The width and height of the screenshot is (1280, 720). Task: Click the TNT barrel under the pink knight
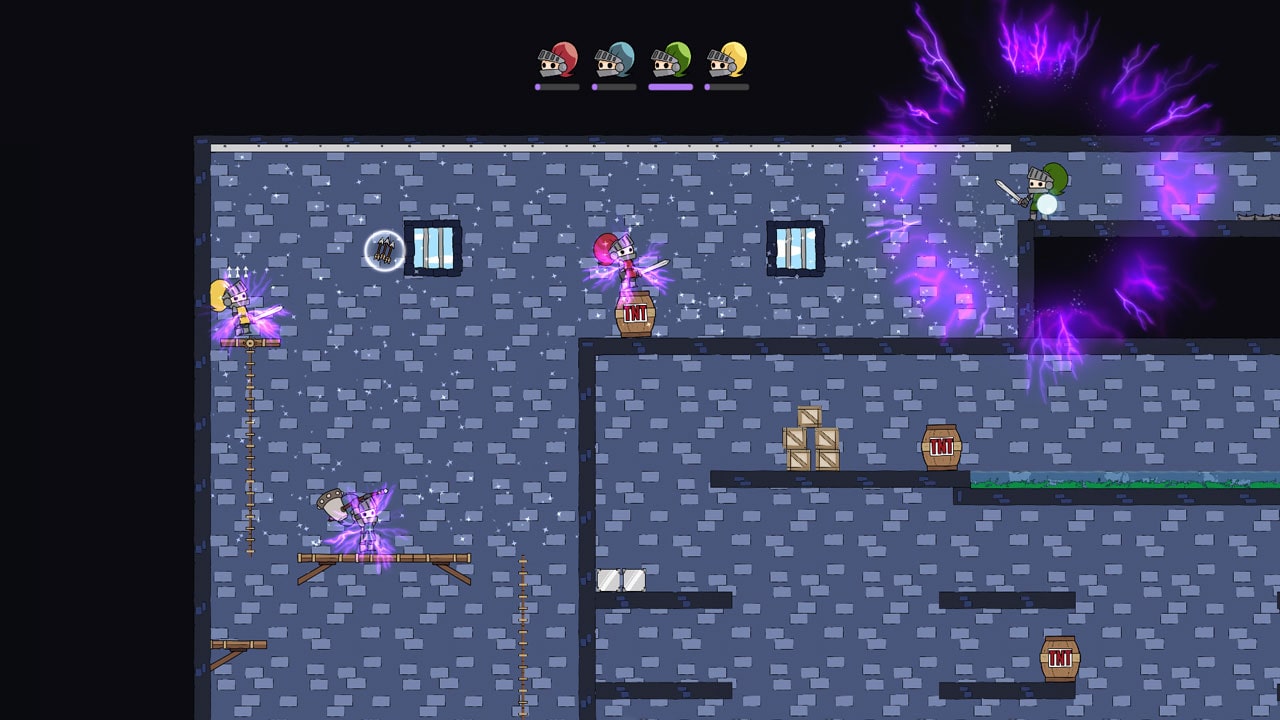[x=636, y=315]
